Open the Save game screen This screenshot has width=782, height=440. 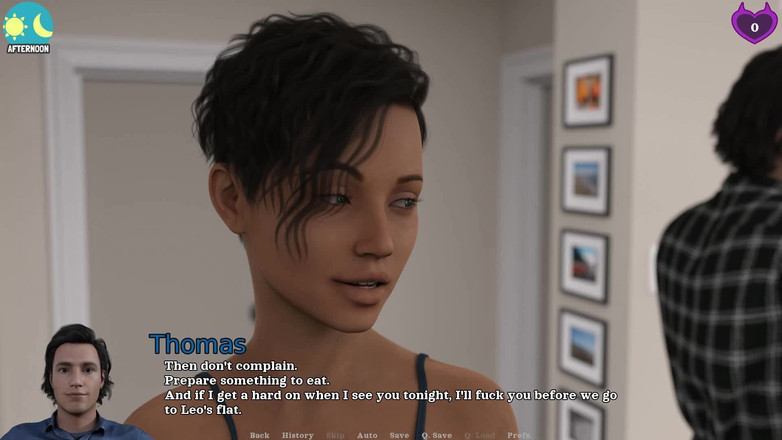pos(399,435)
